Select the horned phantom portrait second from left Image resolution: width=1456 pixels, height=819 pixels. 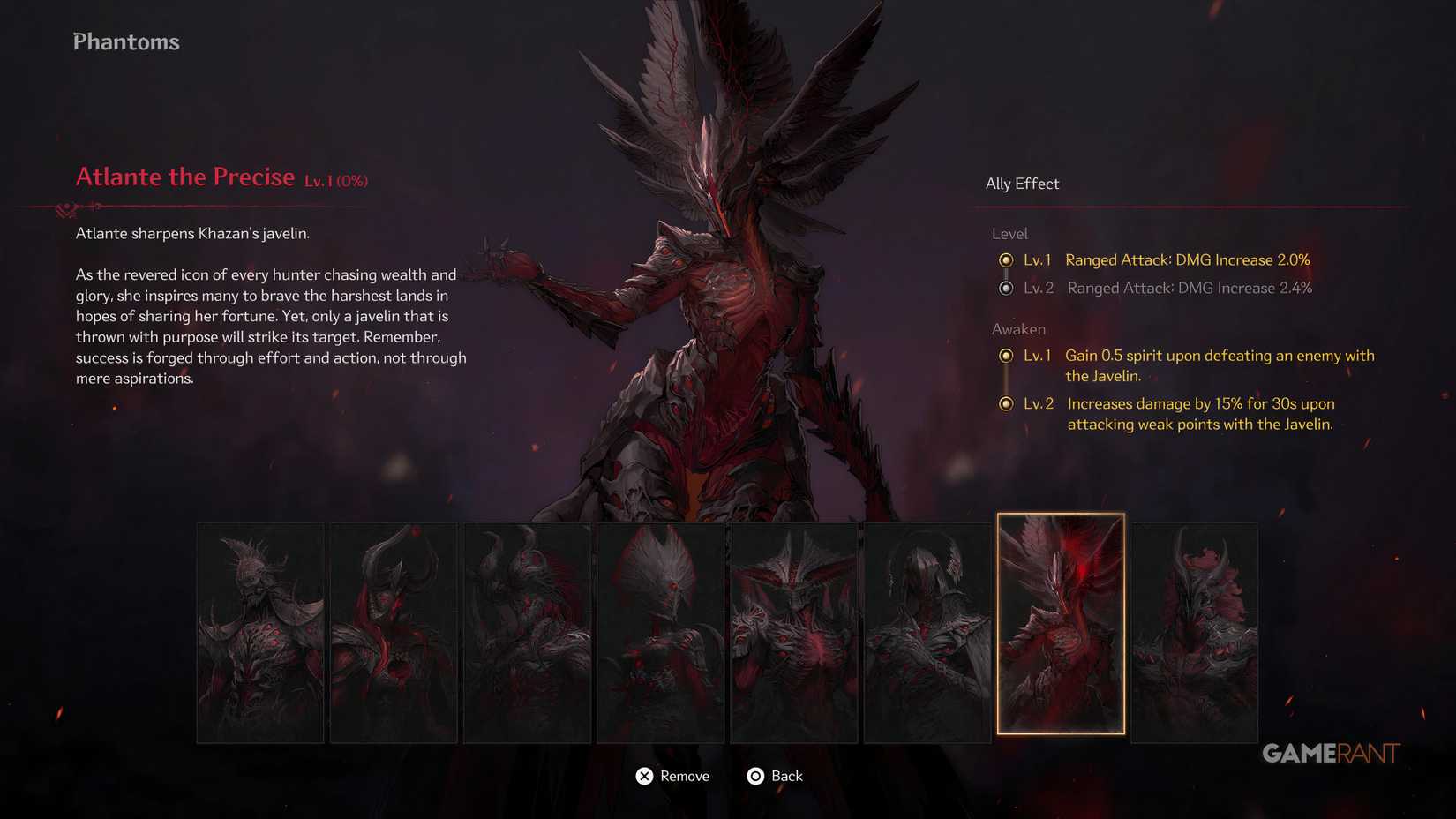pyautogui.click(x=394, y=632)
